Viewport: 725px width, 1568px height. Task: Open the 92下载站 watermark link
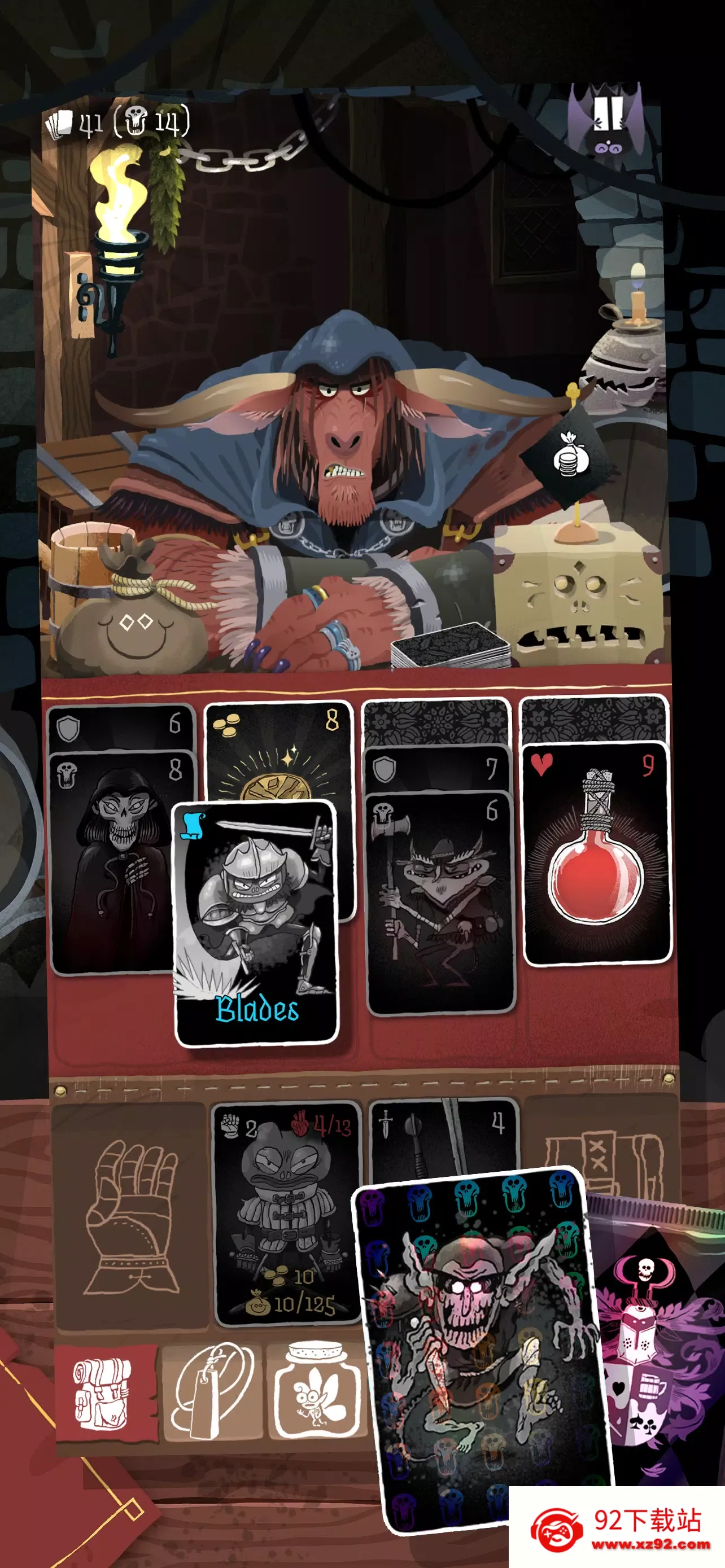tap(618, 1528)
